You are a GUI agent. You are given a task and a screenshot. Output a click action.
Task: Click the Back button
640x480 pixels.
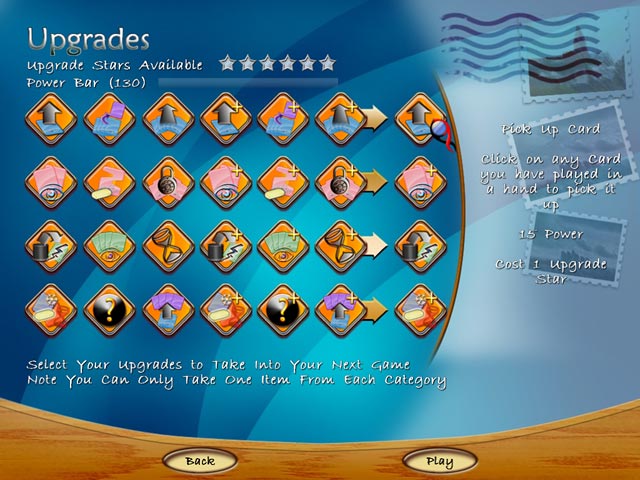[x=199, y=462]
